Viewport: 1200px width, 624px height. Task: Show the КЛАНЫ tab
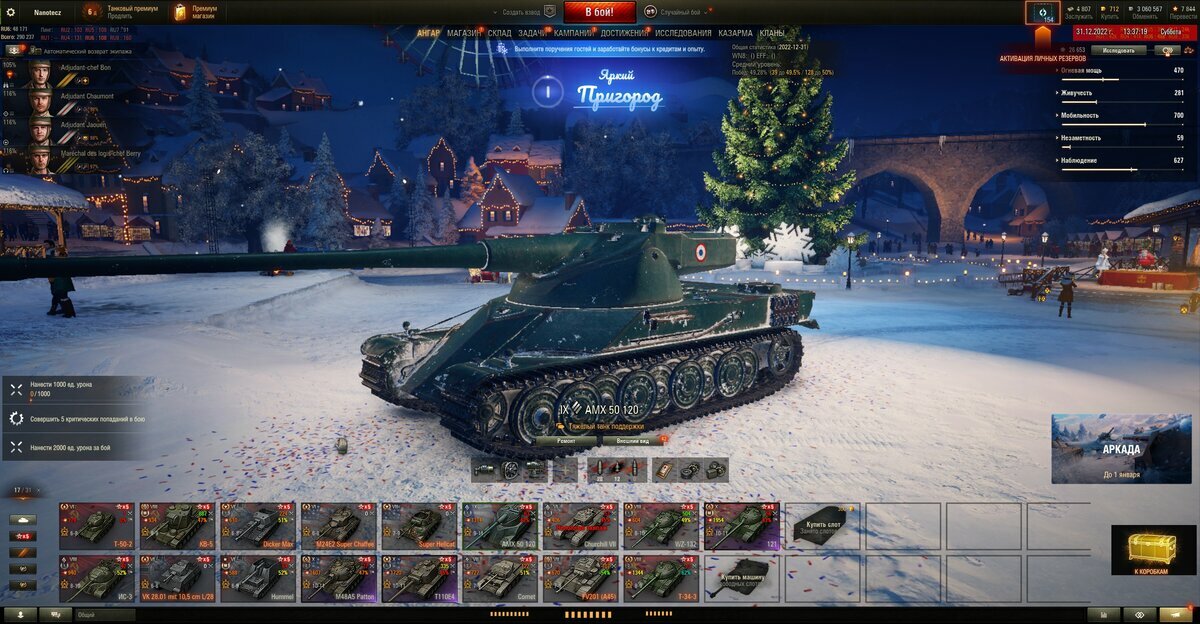(x=772, y=33)
